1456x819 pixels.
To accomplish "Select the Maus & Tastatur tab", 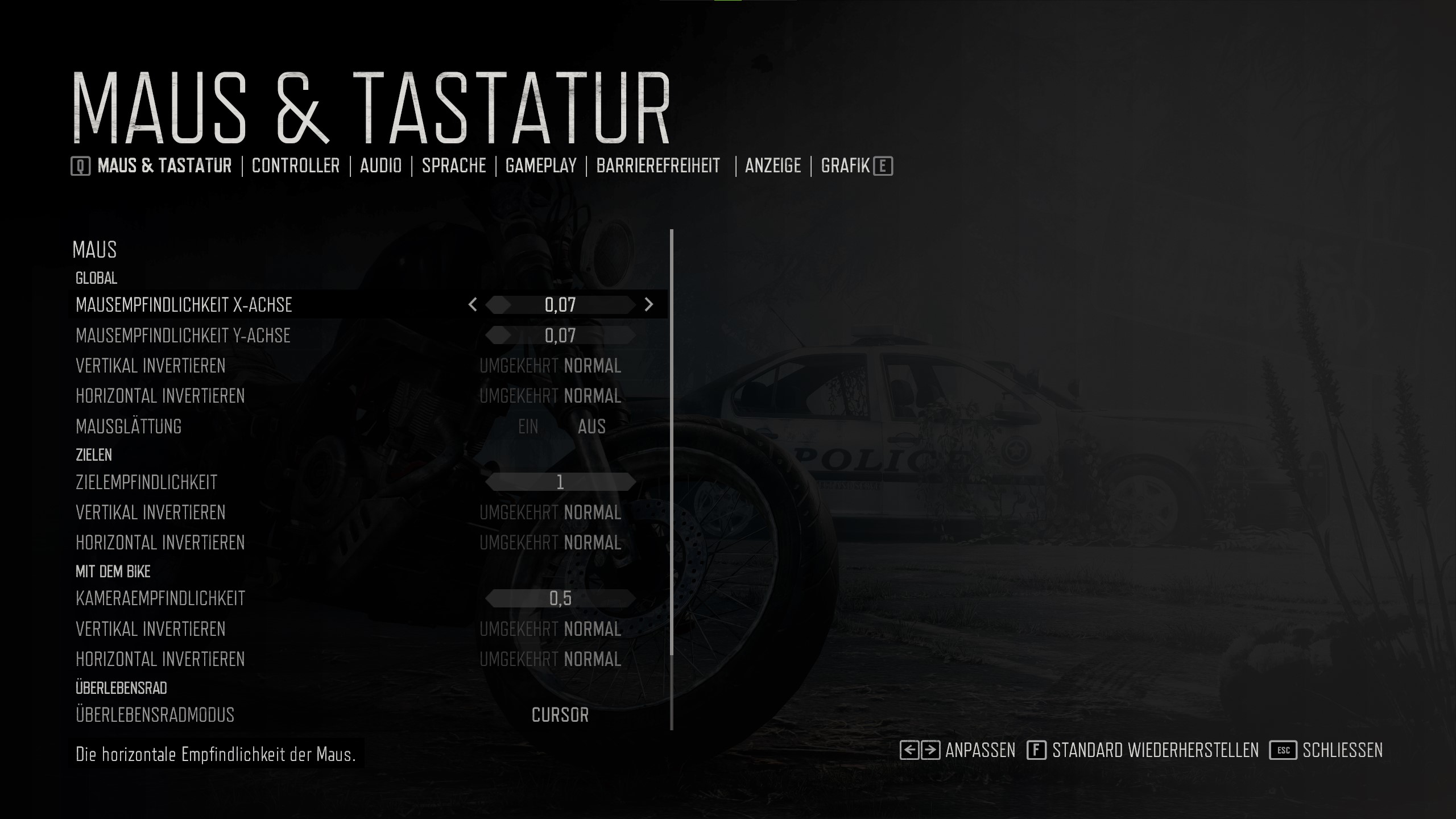I will pyautogui.click(x=164, y=166).
